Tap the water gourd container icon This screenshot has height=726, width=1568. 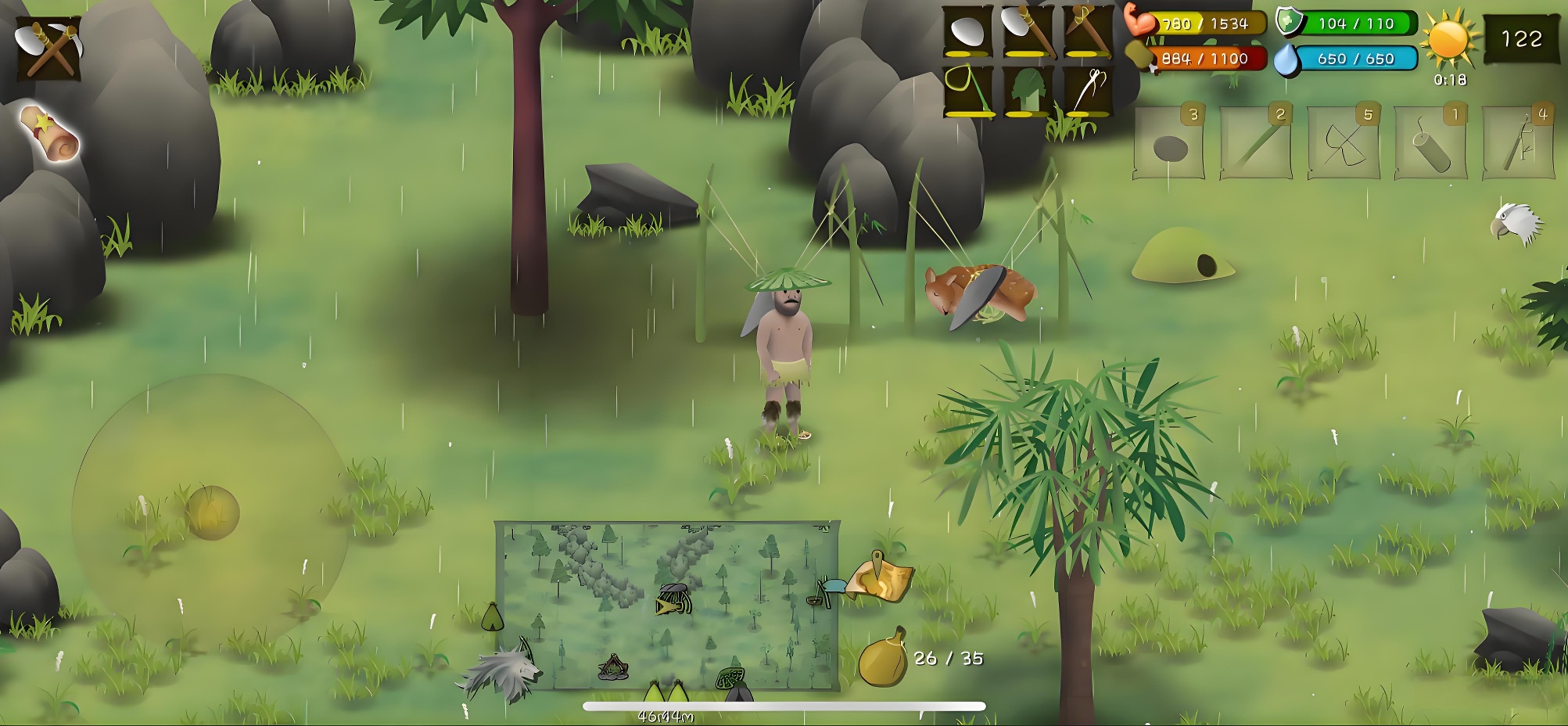(882, 658)
